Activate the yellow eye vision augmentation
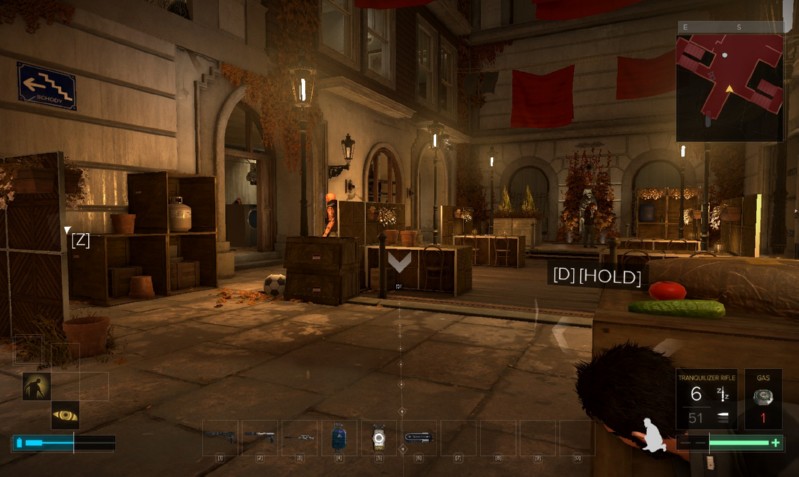The image size is (799, 477). point(65,415)
